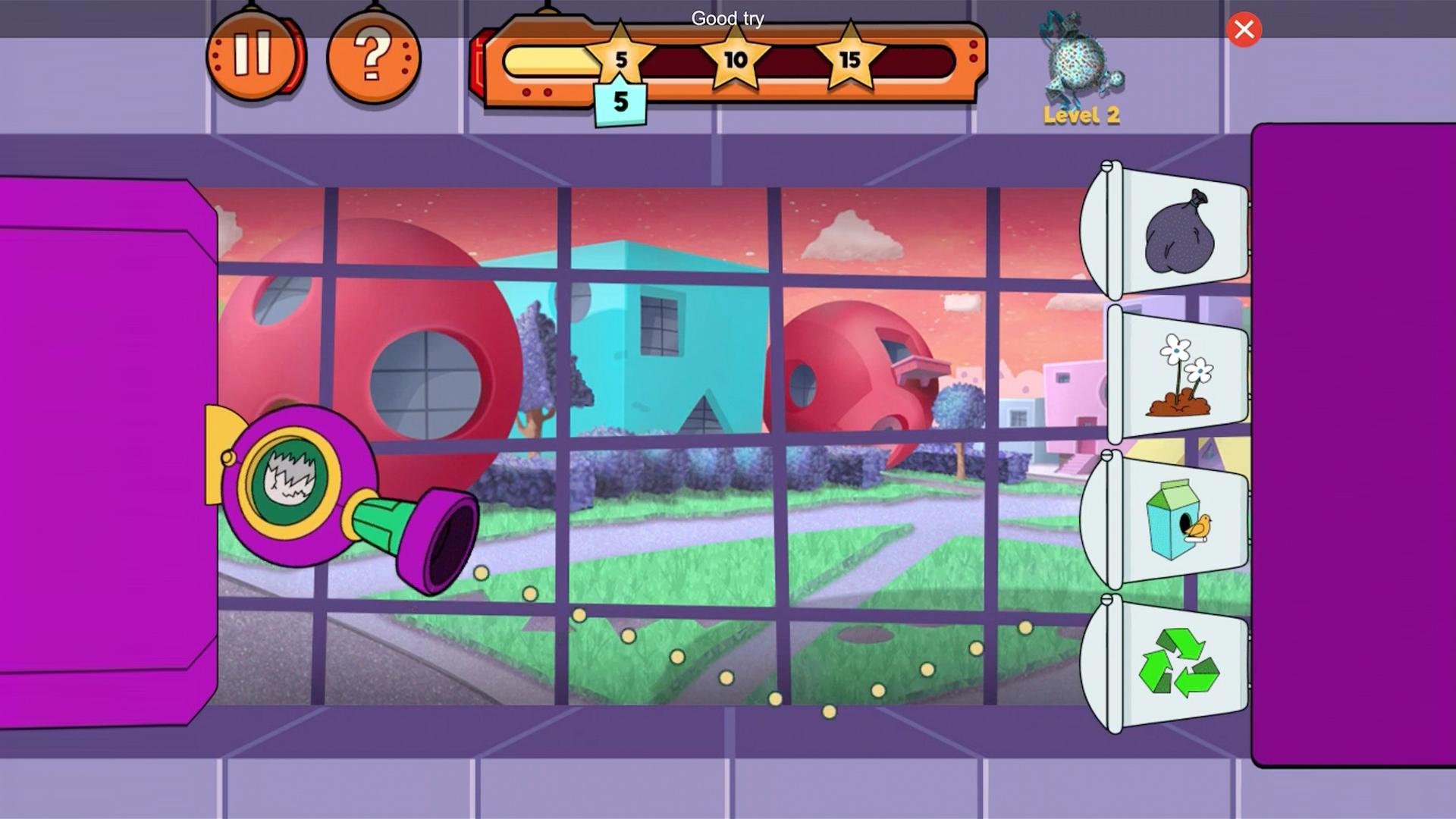Image resolution: width=1456 pixels, height=819 pixels.
Task: Open help with the question mark button
Action: (372, 56)
